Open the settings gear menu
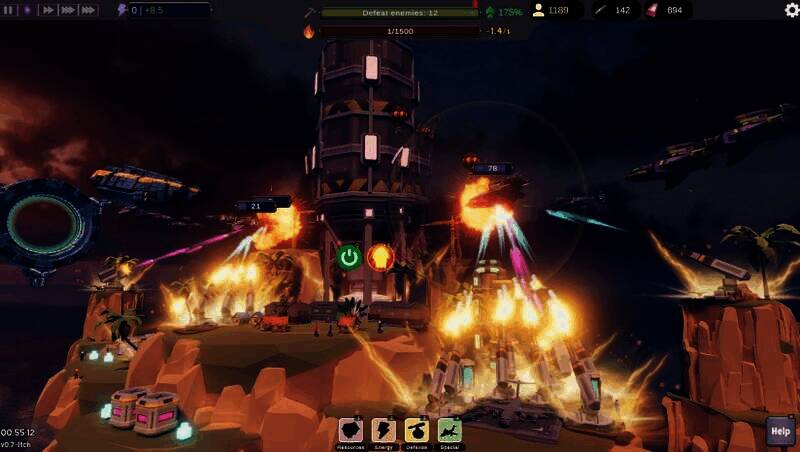This screenshot has height=452, width=800. [791, 10]
